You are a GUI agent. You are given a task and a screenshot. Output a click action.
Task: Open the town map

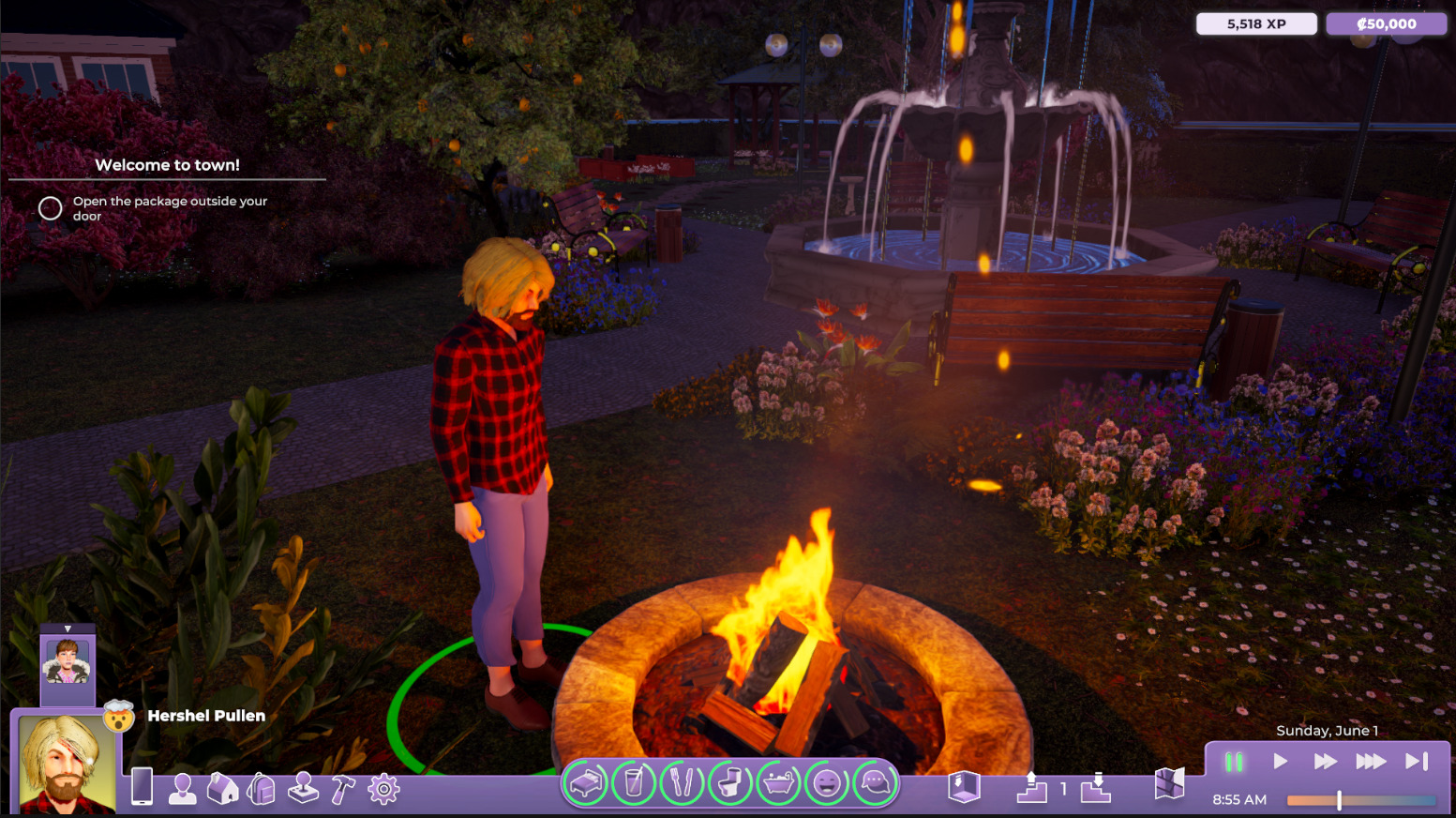click(1169, 784)
